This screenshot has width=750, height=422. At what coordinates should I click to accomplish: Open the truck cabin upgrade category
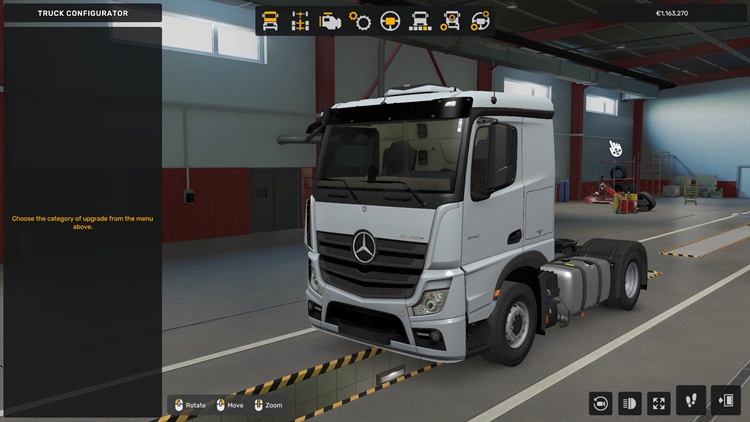point(270,21)
